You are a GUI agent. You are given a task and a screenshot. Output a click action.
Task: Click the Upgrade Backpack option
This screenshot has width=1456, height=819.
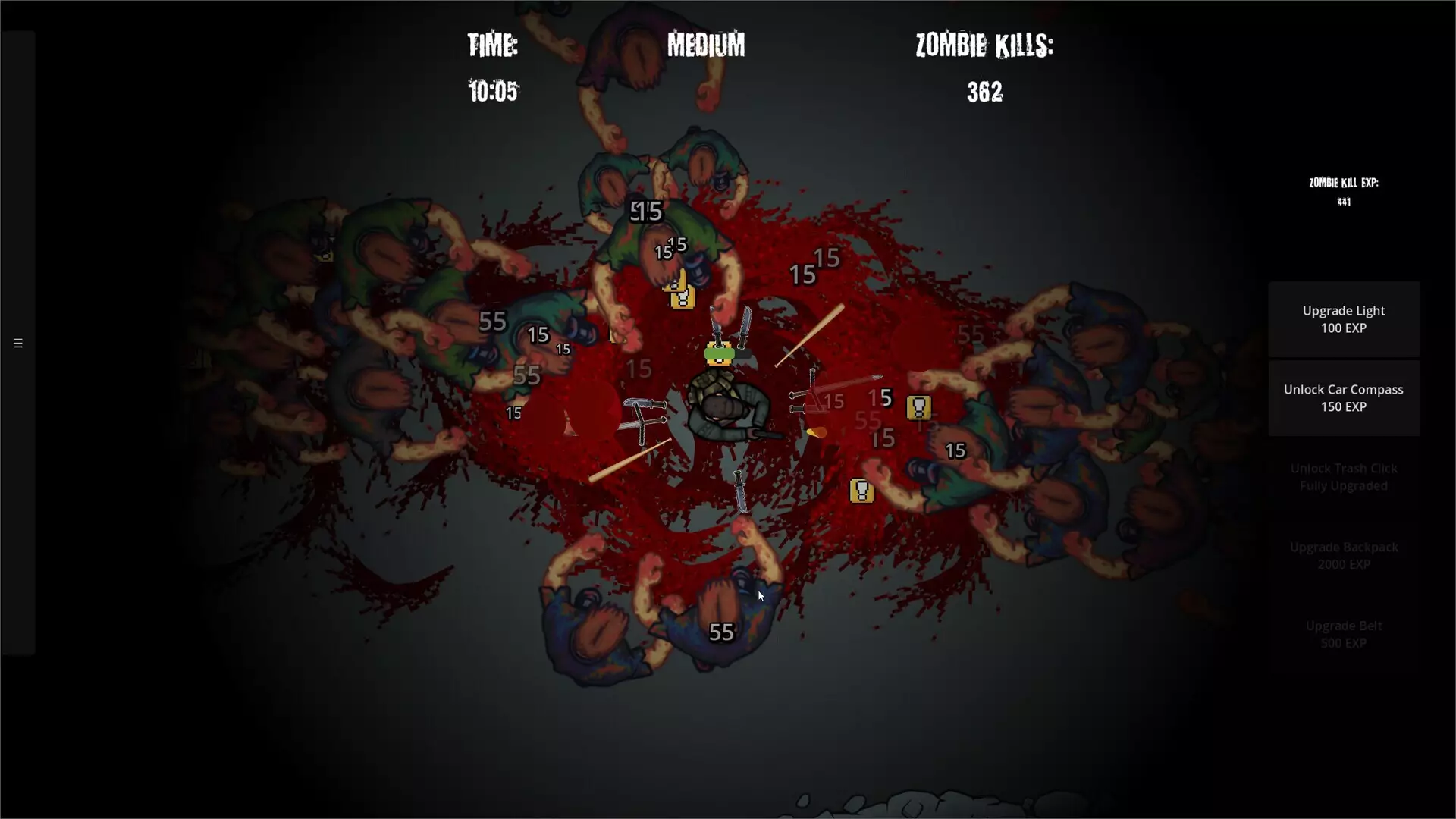(1344, 555)
